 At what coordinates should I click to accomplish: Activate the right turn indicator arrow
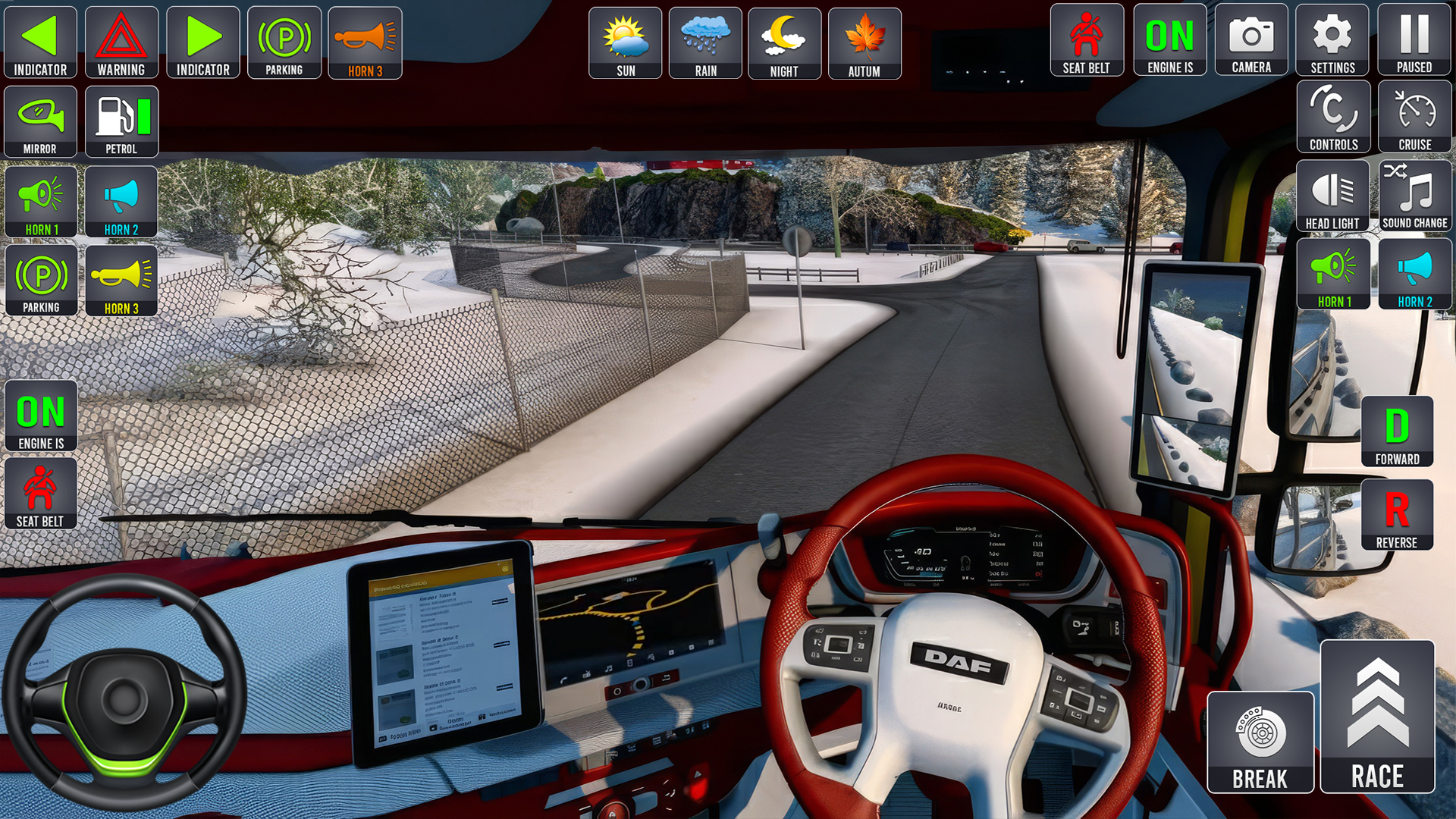(202, 42)
